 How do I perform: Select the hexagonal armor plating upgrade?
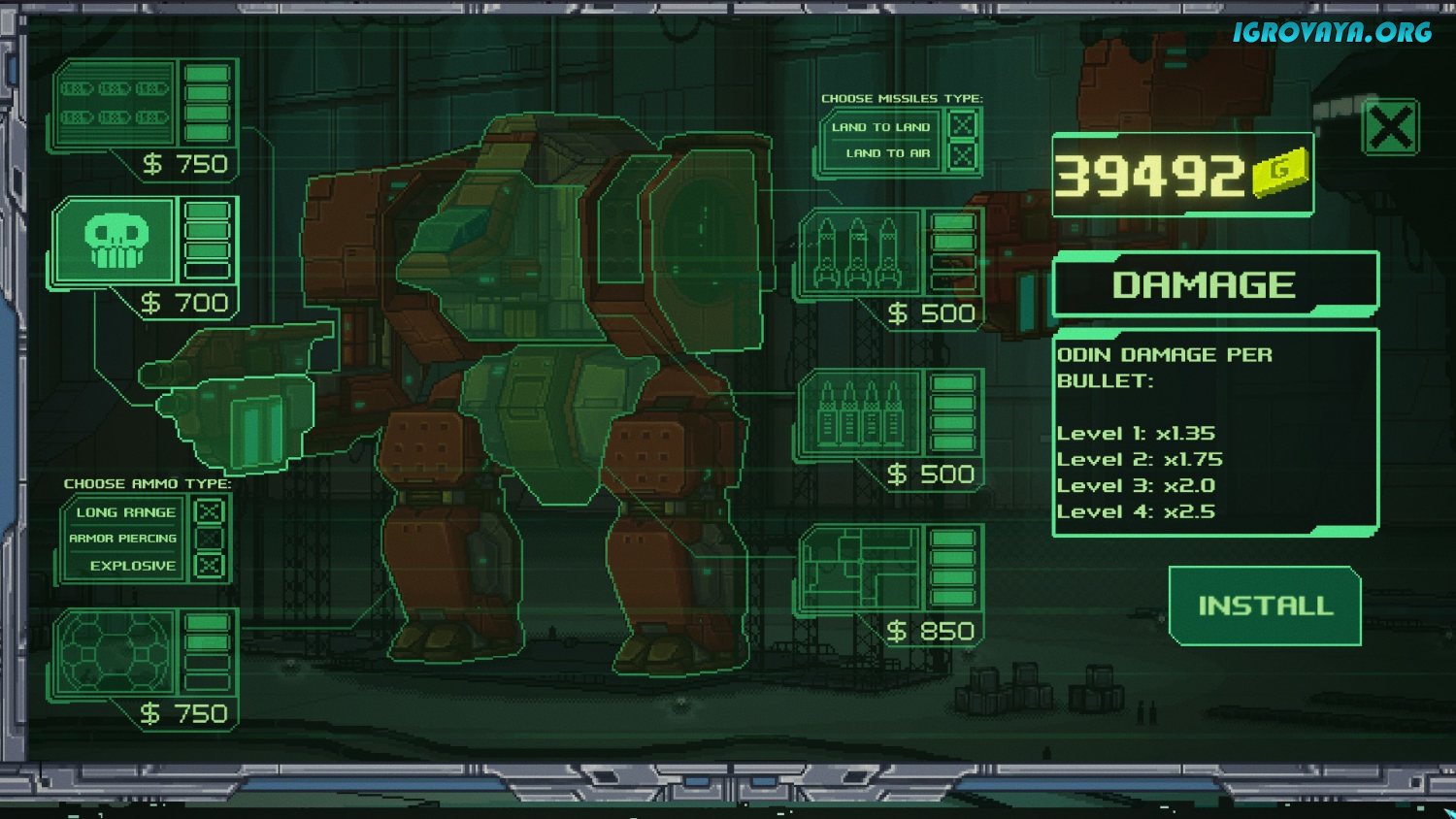coord(116,653)
